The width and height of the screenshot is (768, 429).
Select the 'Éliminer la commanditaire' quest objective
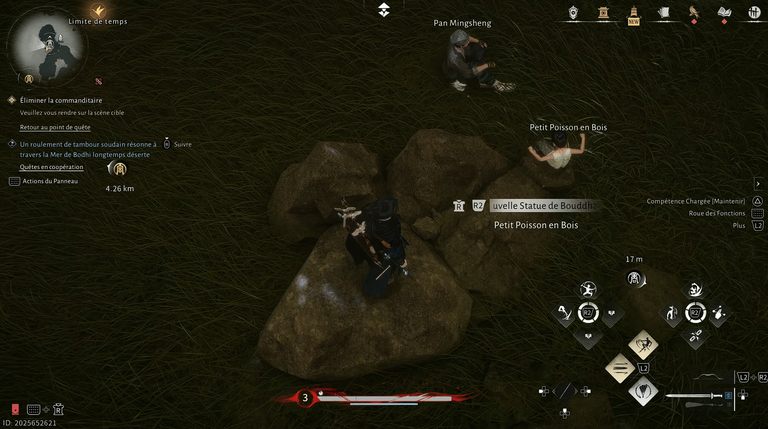pyautogui.click(x=61, y=100)
